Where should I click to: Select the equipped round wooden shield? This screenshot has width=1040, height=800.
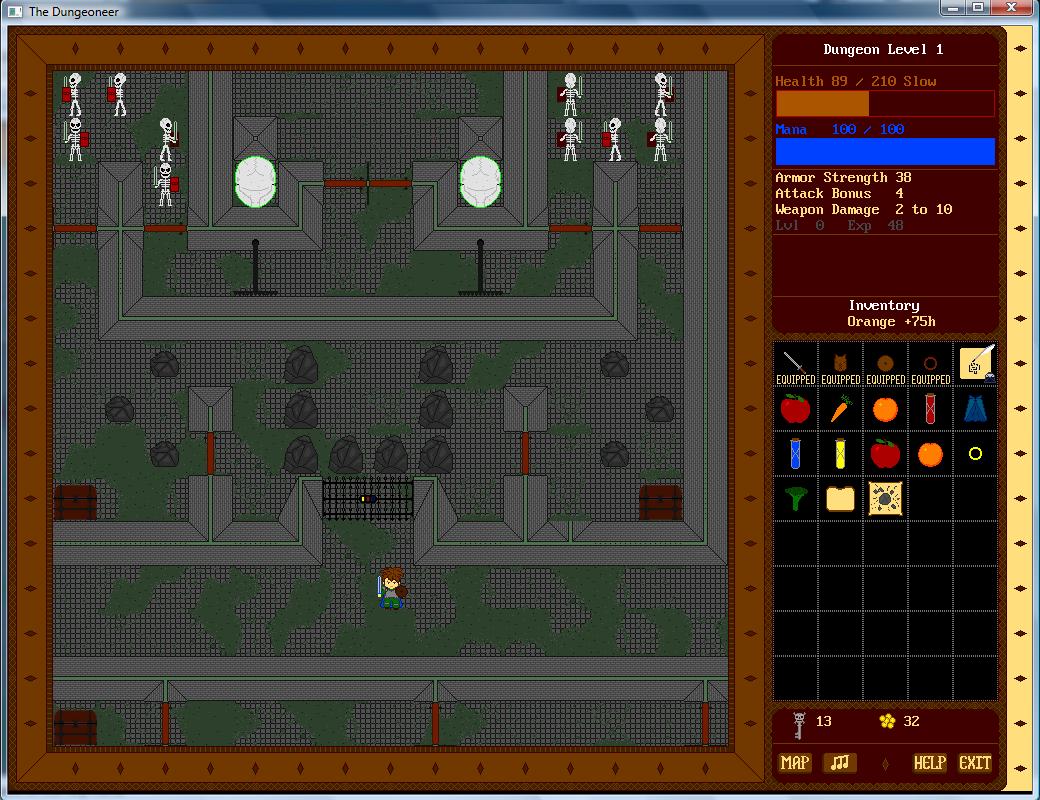886,364
